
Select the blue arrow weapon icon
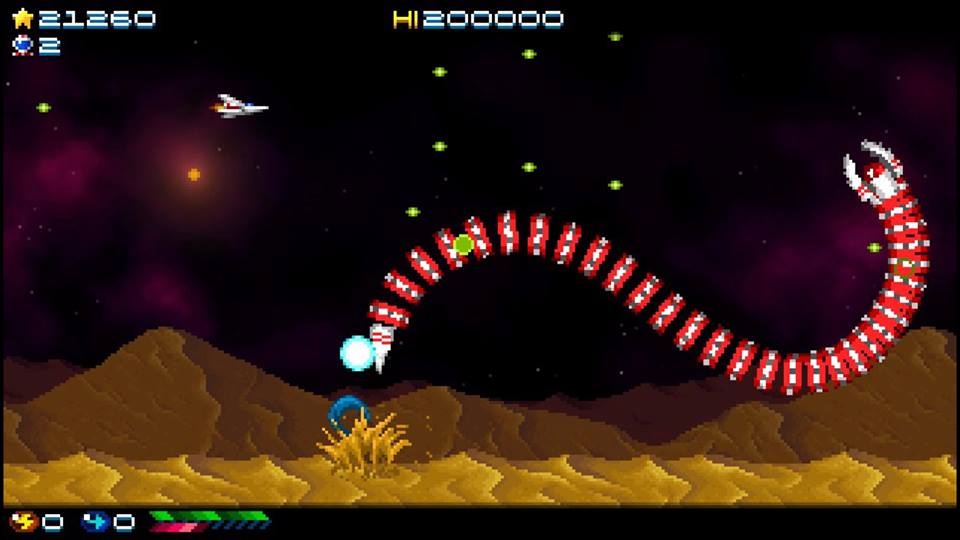pyautogui.click(x=93, y=521)
